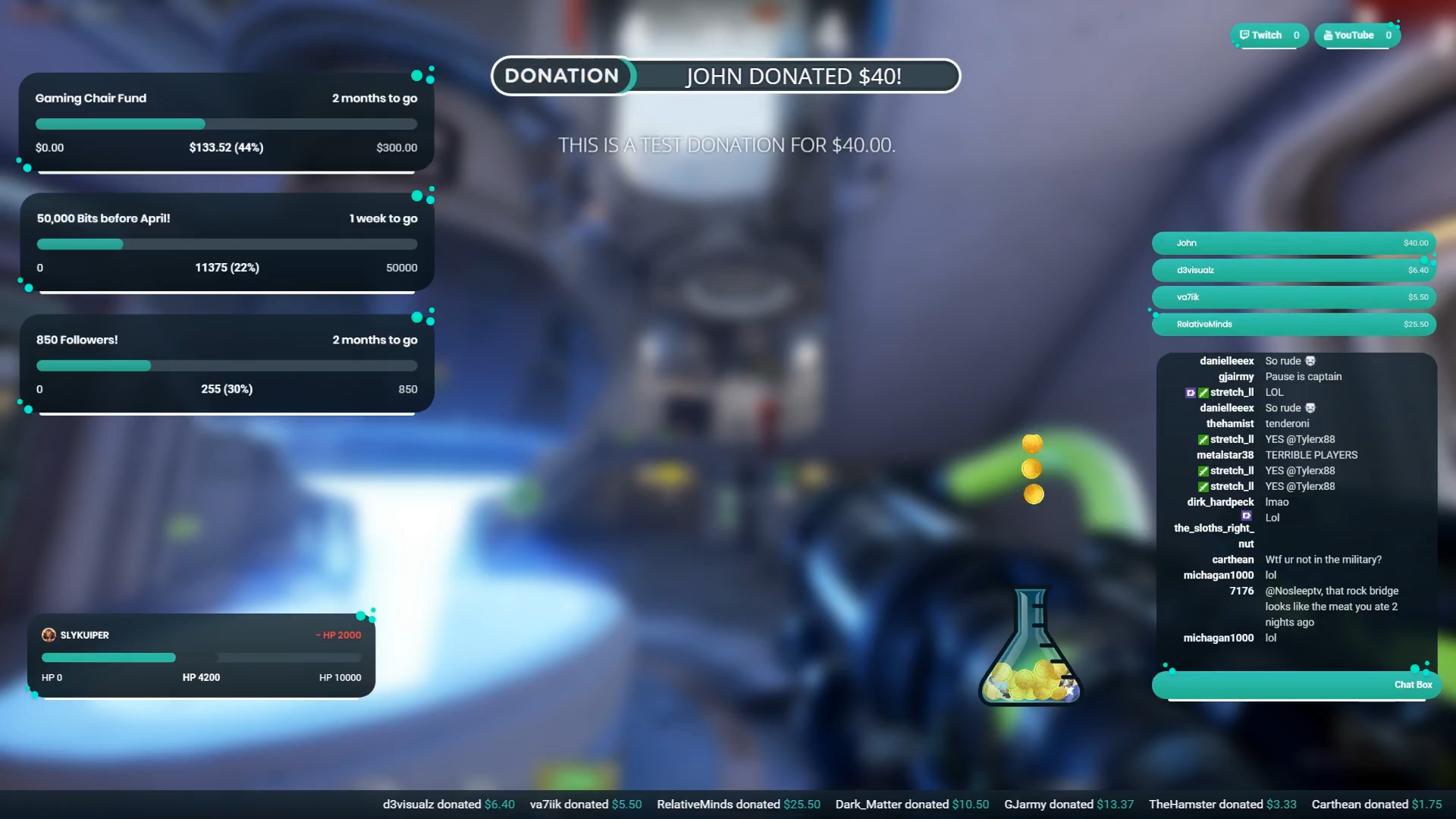Screen dimensions: 1456x819
Task: Expand the va7iik donation row
Action: pos(1293,297)
